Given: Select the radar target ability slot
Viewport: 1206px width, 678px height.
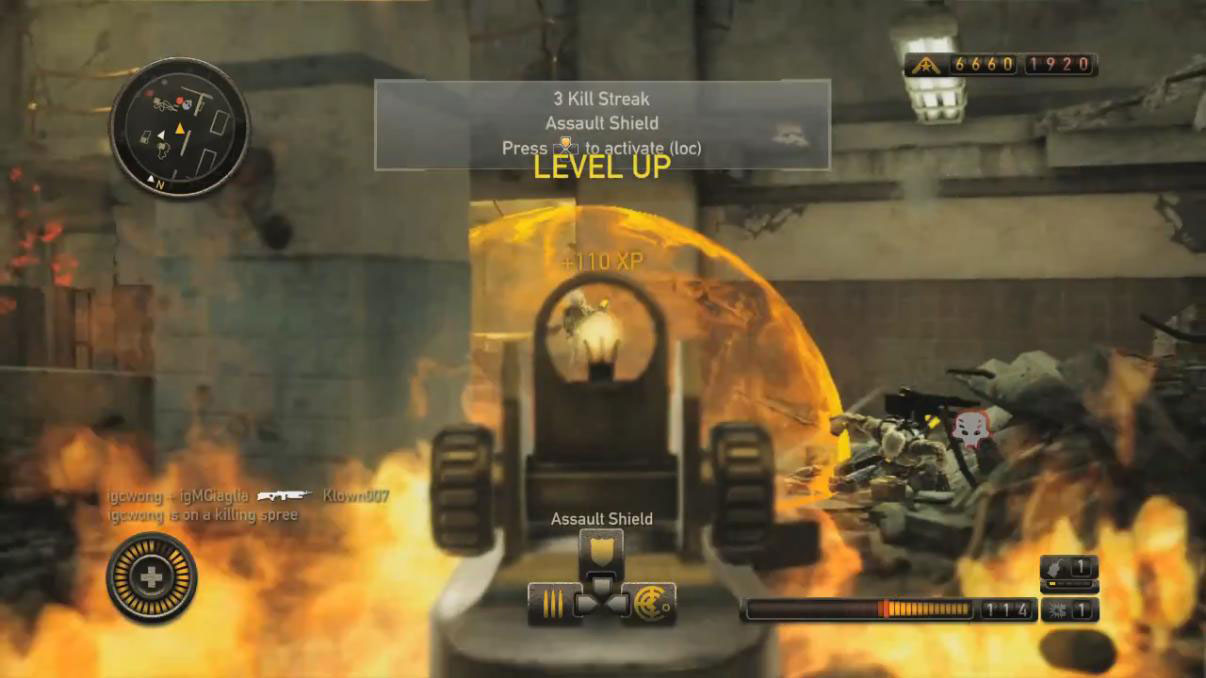Looking at the screenshot, I should coord(652,604).
